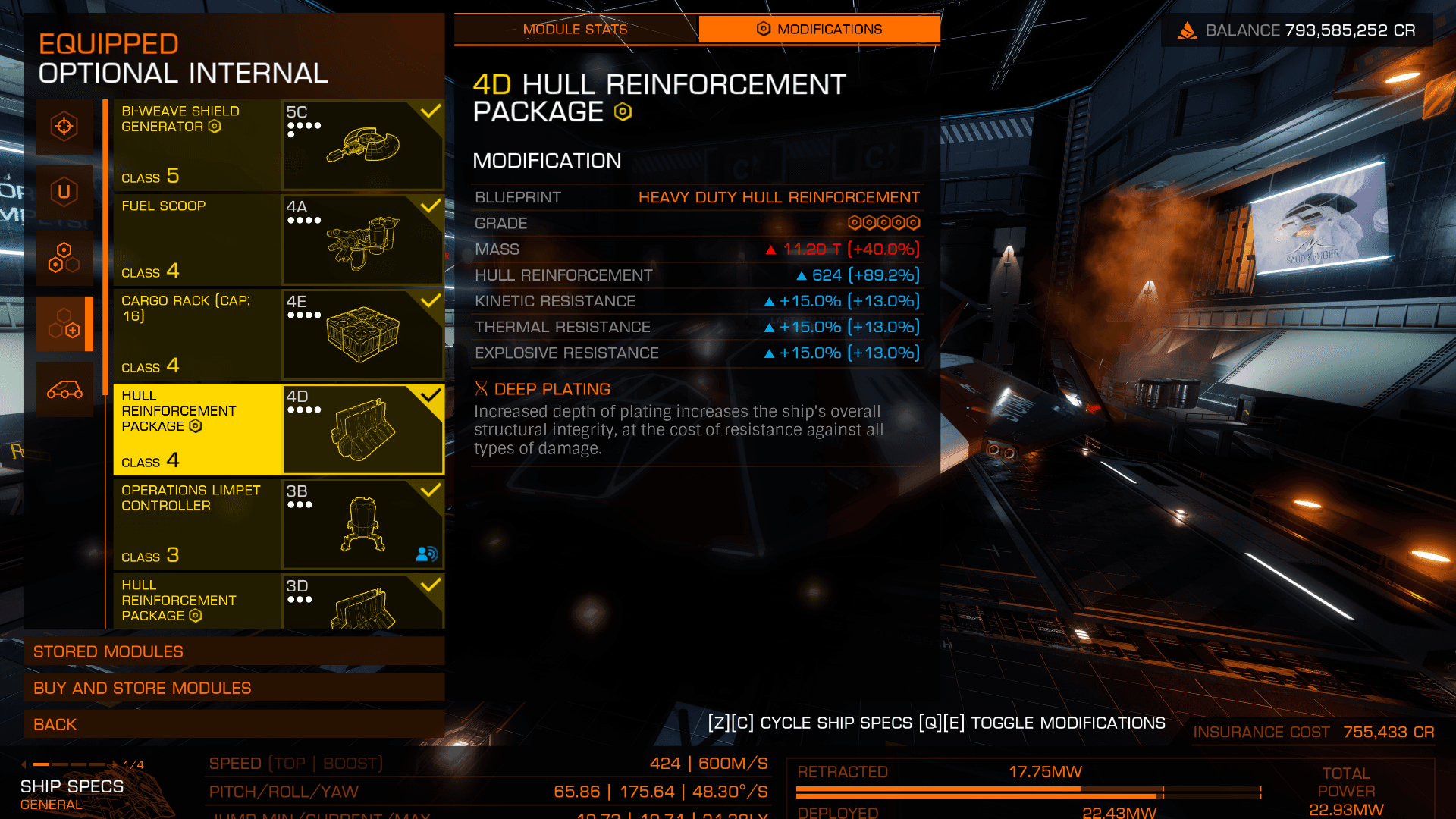Select the Operations Limpet Controller module
Screen dimensions: 1456x819
point(278,524)
